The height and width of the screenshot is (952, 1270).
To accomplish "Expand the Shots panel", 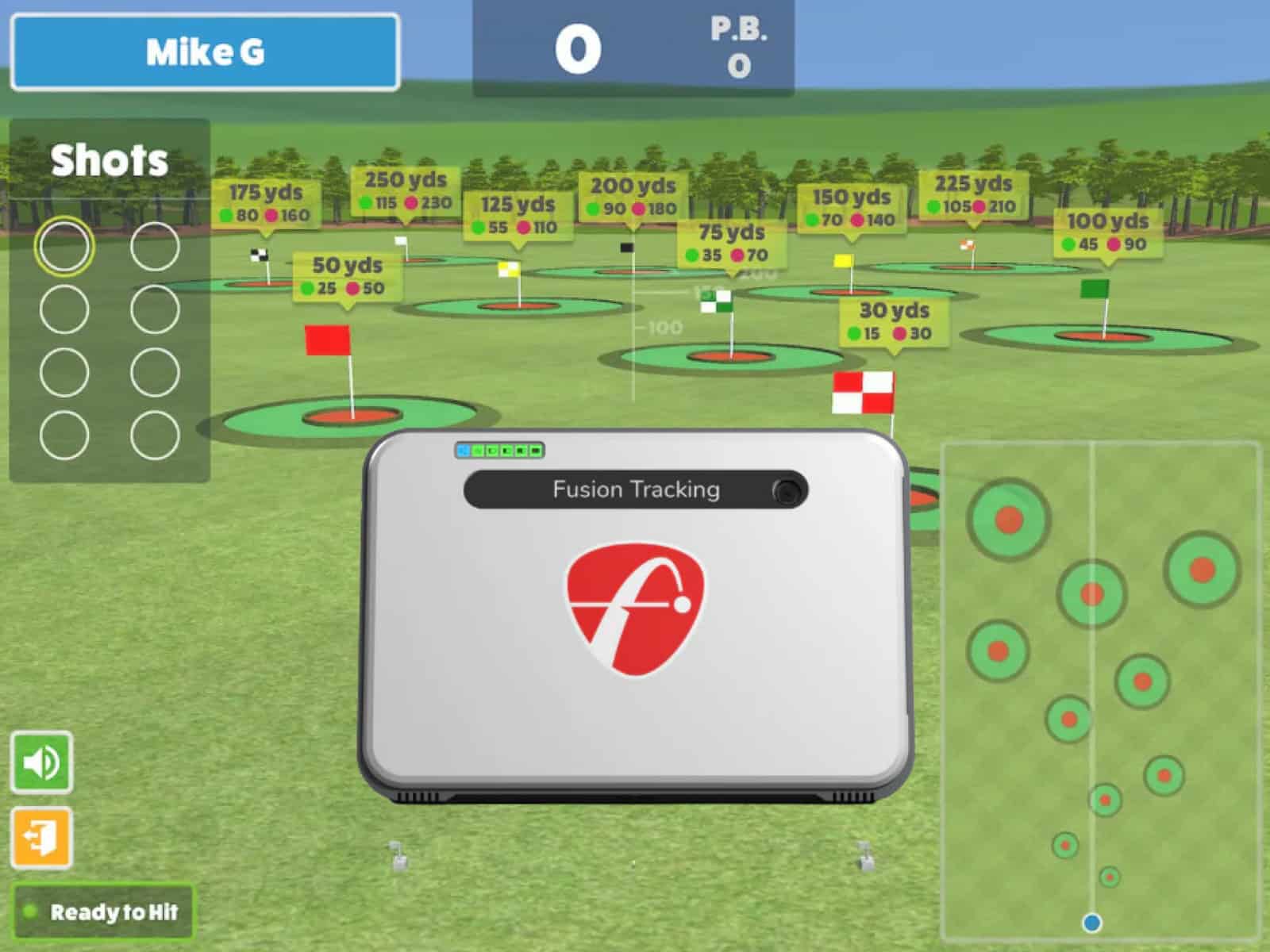I will (109, 160).
